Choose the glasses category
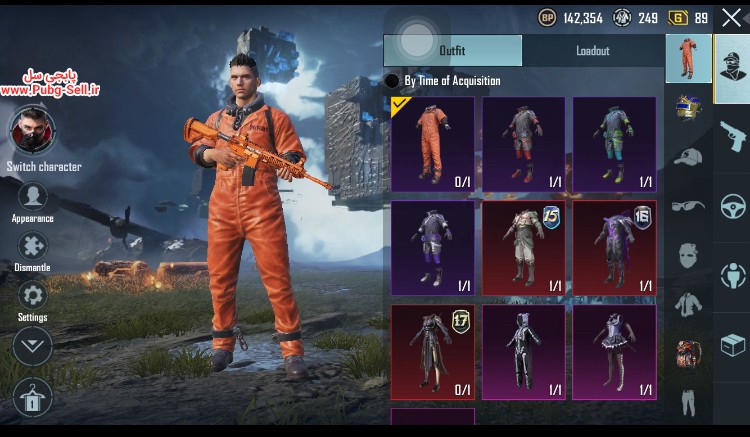The width and height of the screenshot is (750, 437). (x=687, y=206)
